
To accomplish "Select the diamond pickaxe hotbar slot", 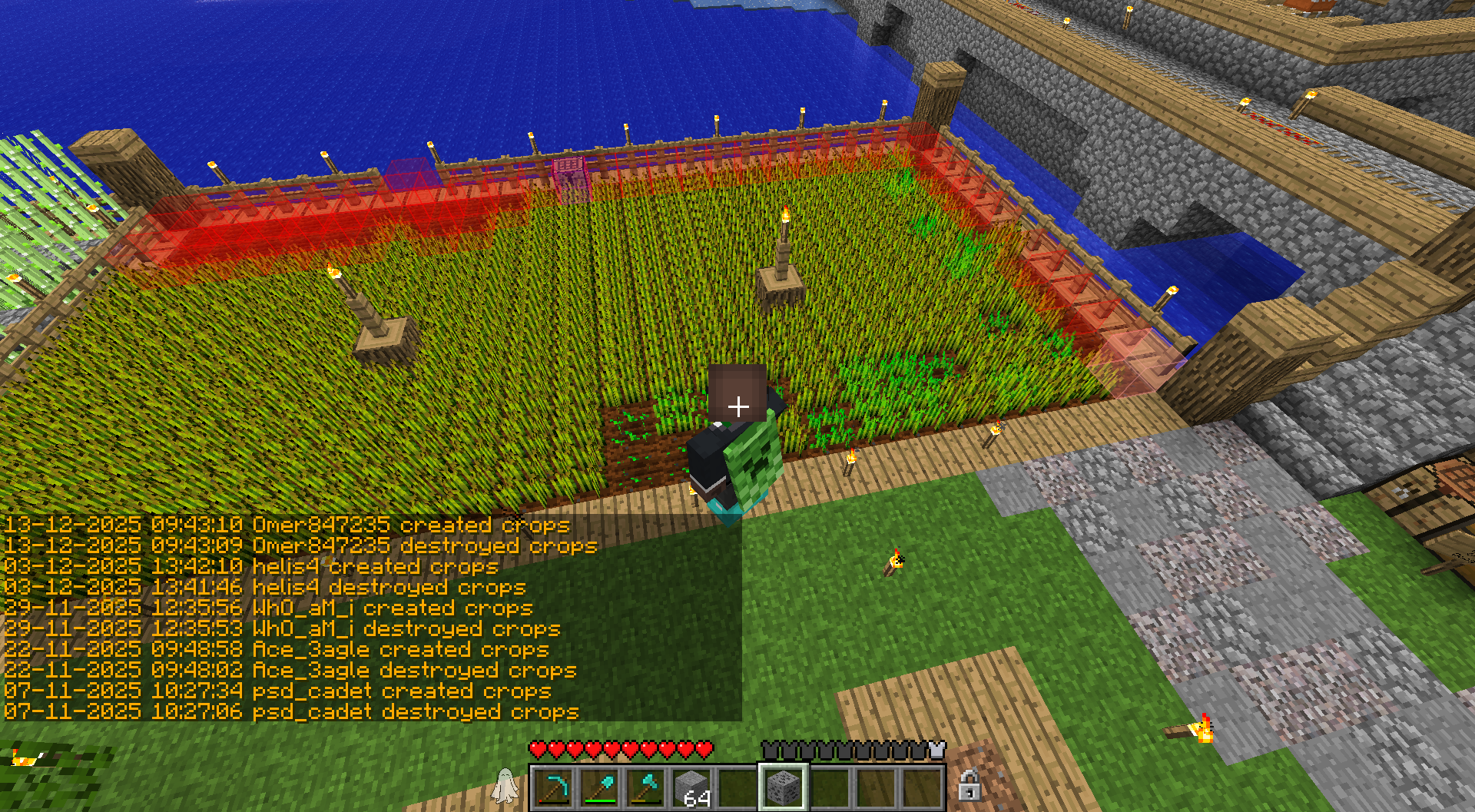I will pos(553,787).
